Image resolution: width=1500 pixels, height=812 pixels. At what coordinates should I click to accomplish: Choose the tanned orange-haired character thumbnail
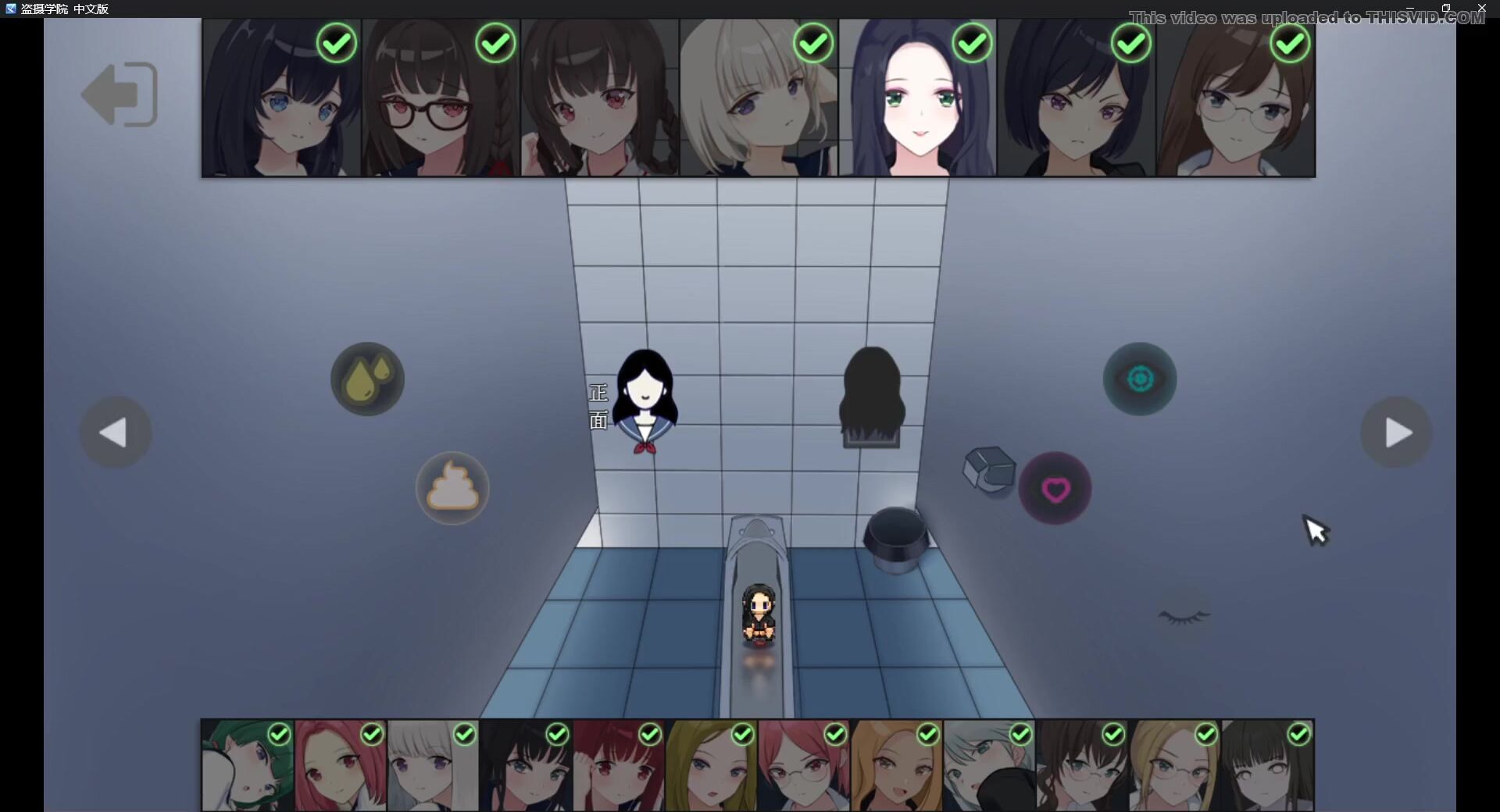coord(896,765)
